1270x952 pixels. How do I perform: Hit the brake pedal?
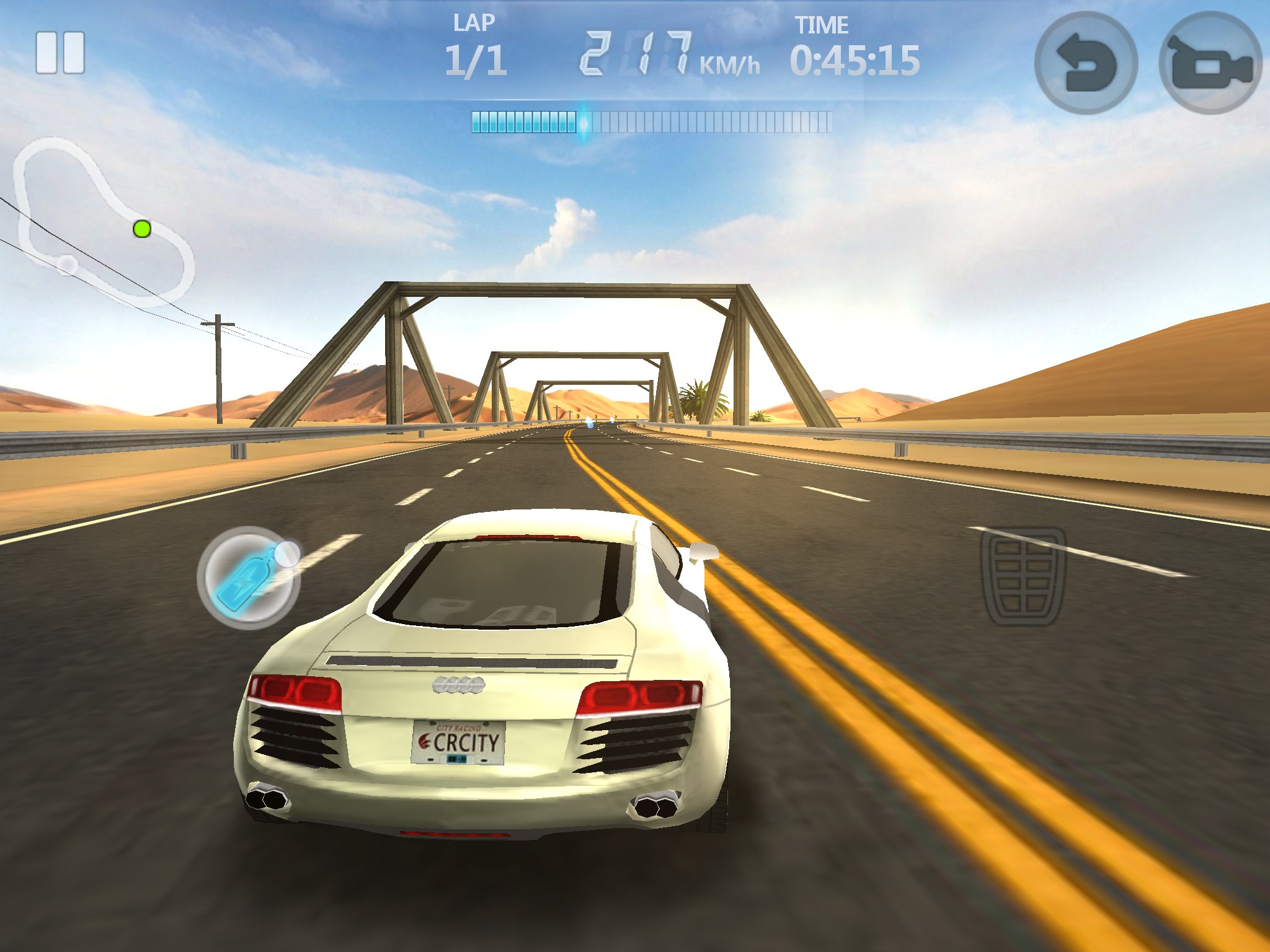point(1023,576)
